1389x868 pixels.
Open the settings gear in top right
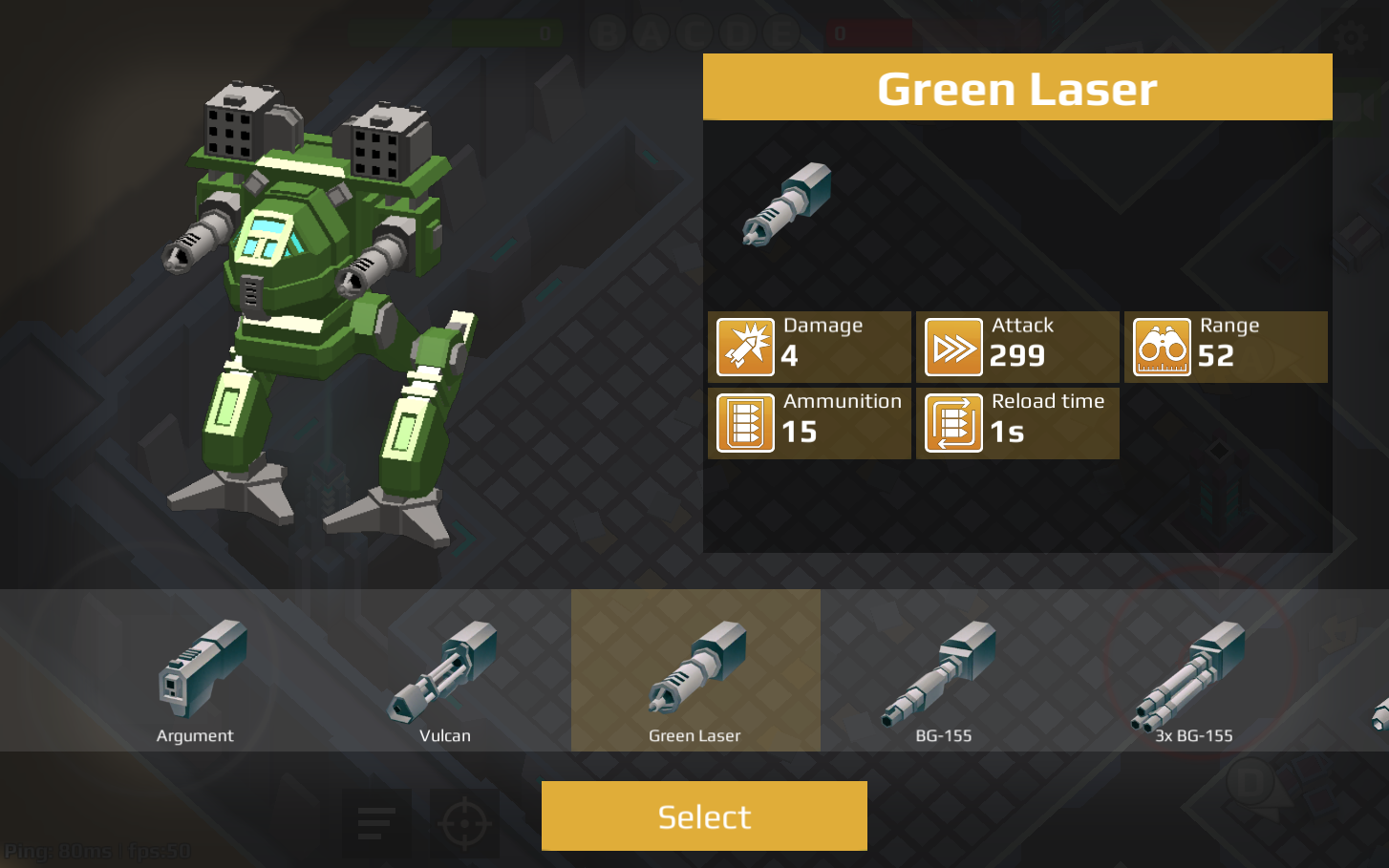(1351, 38)
